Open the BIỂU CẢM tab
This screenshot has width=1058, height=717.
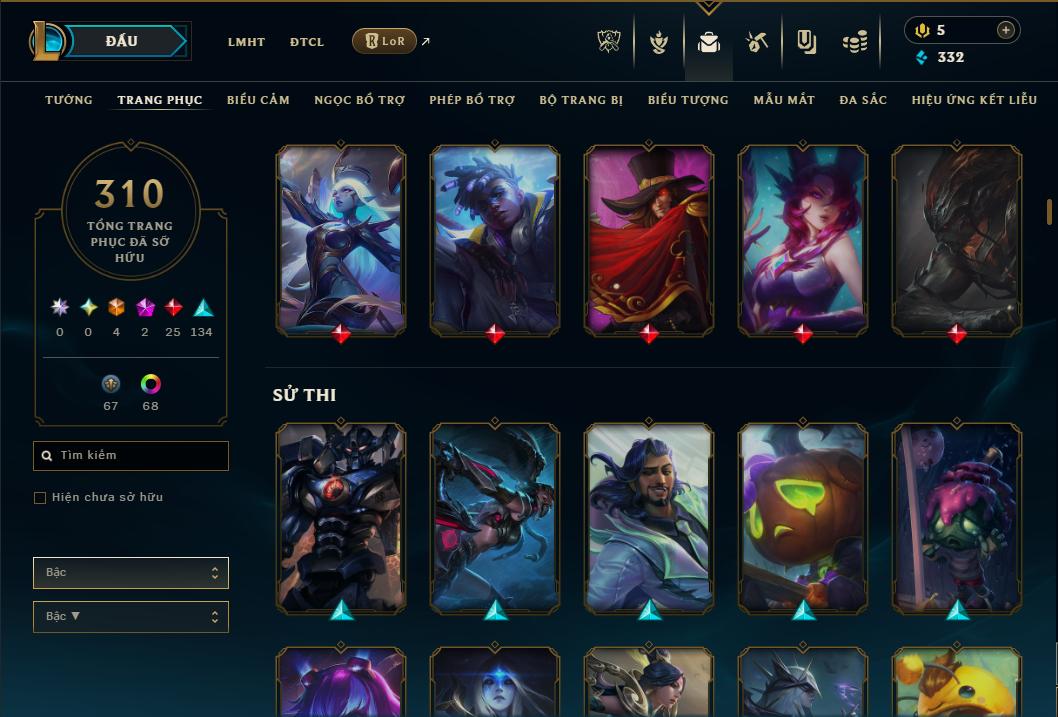(x=258, y=100)
